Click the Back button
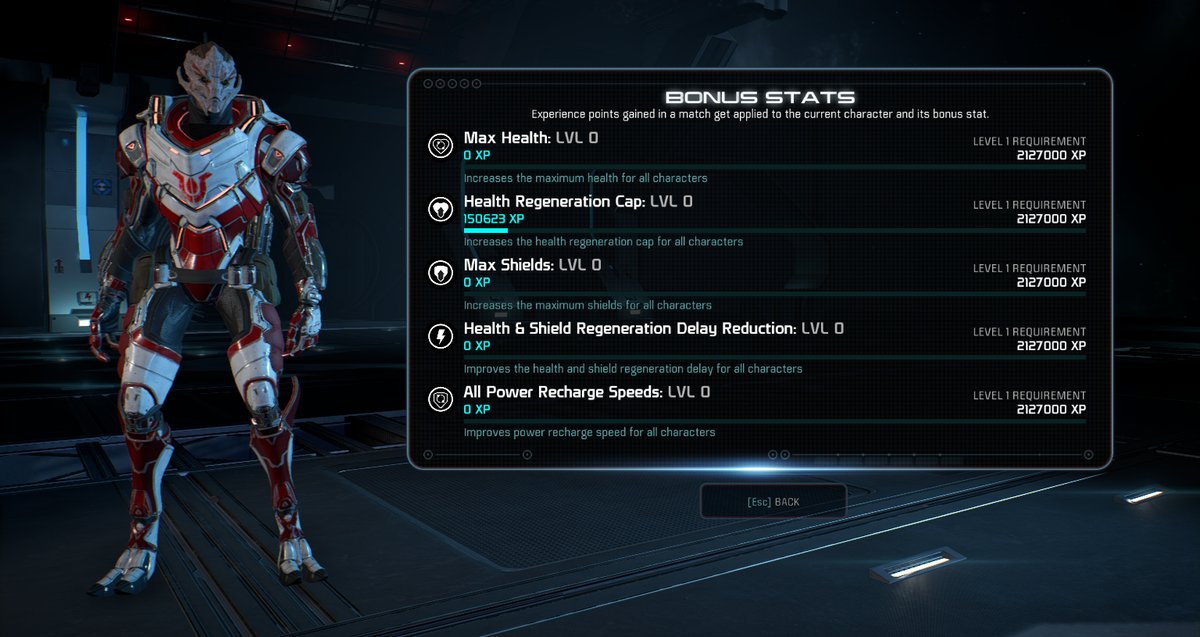Screen dimensions: 1200x637 [x=773, y=501]
